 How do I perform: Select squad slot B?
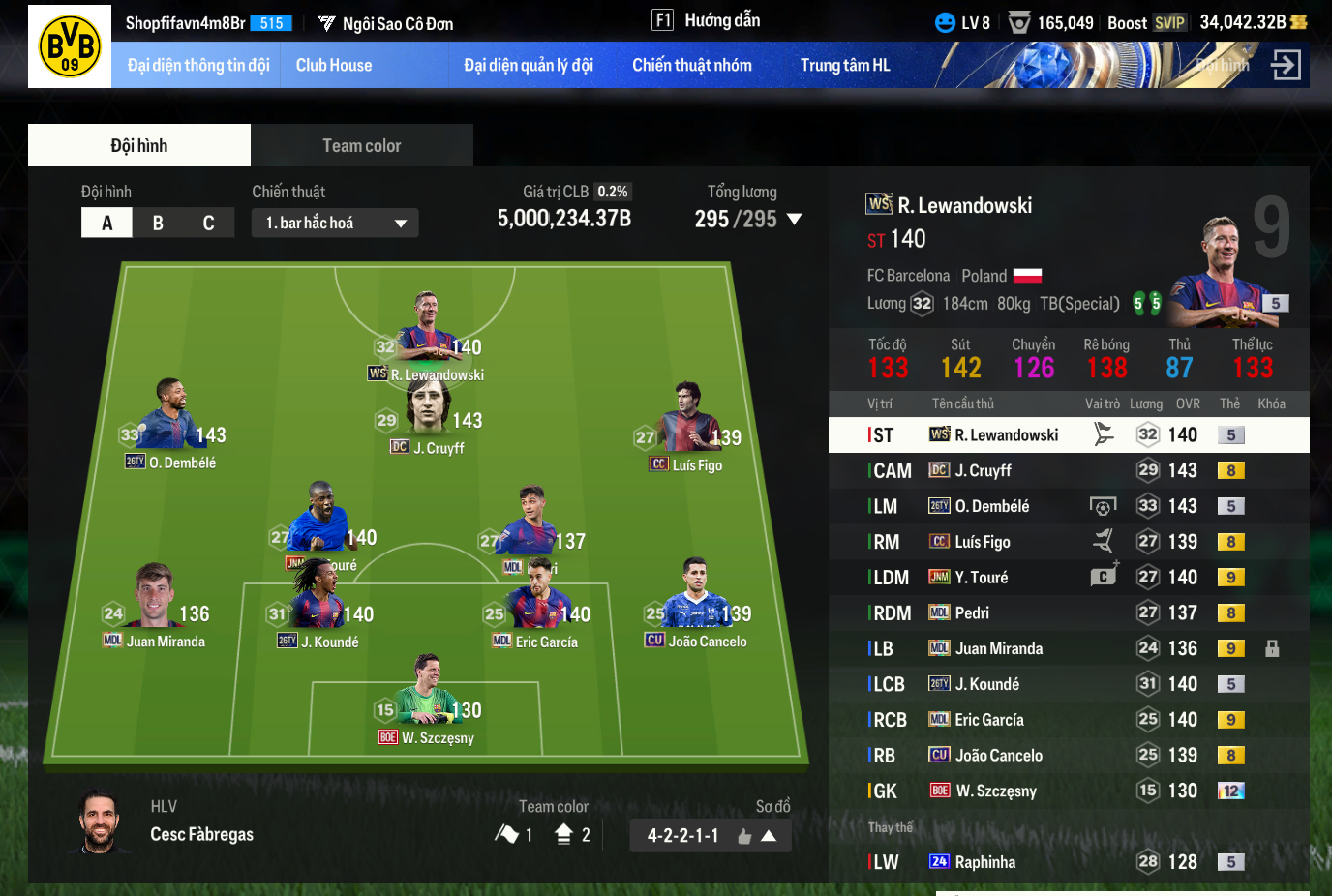[x=158, y=224]
